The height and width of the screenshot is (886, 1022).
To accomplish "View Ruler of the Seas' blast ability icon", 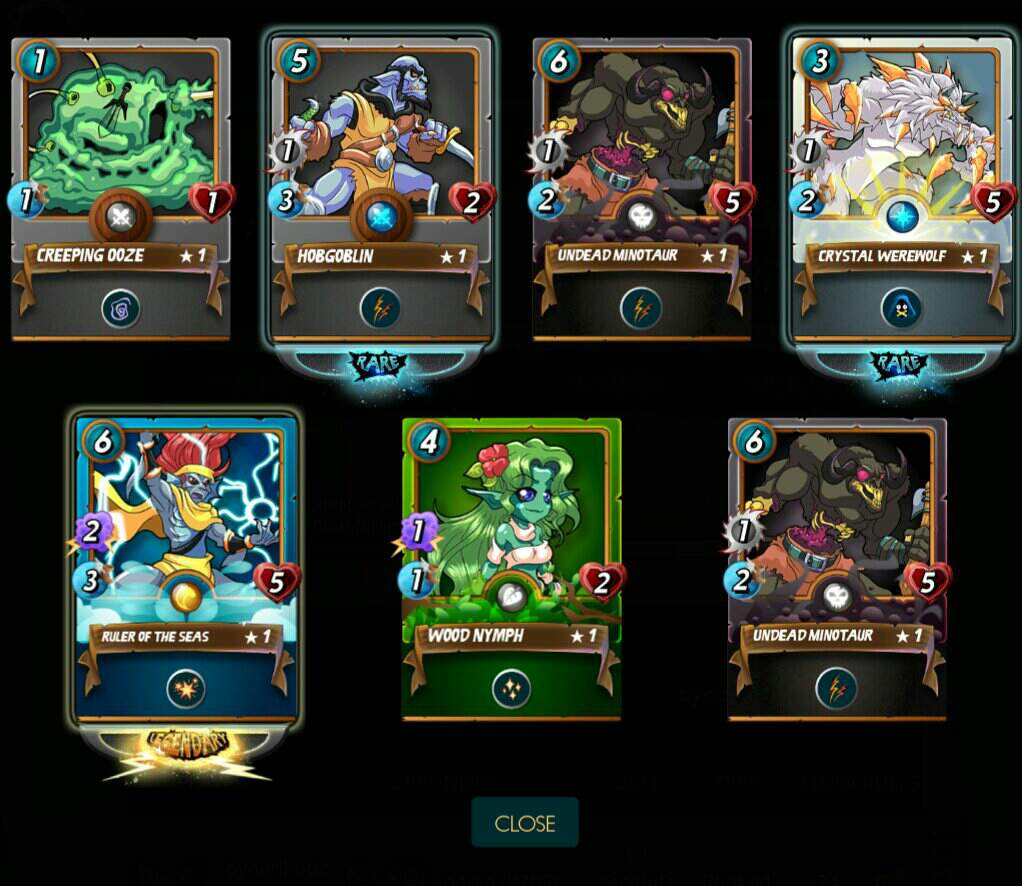I will [x=186, y=688].
